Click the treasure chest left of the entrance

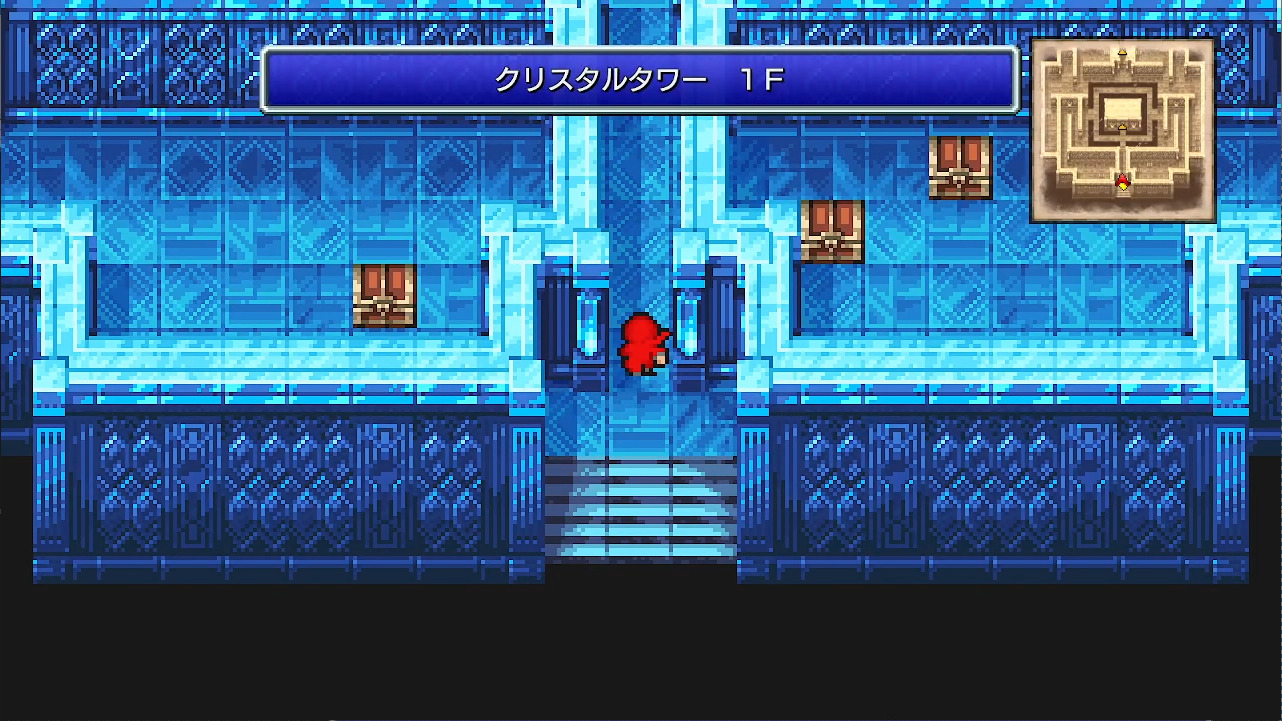(385, 295)
